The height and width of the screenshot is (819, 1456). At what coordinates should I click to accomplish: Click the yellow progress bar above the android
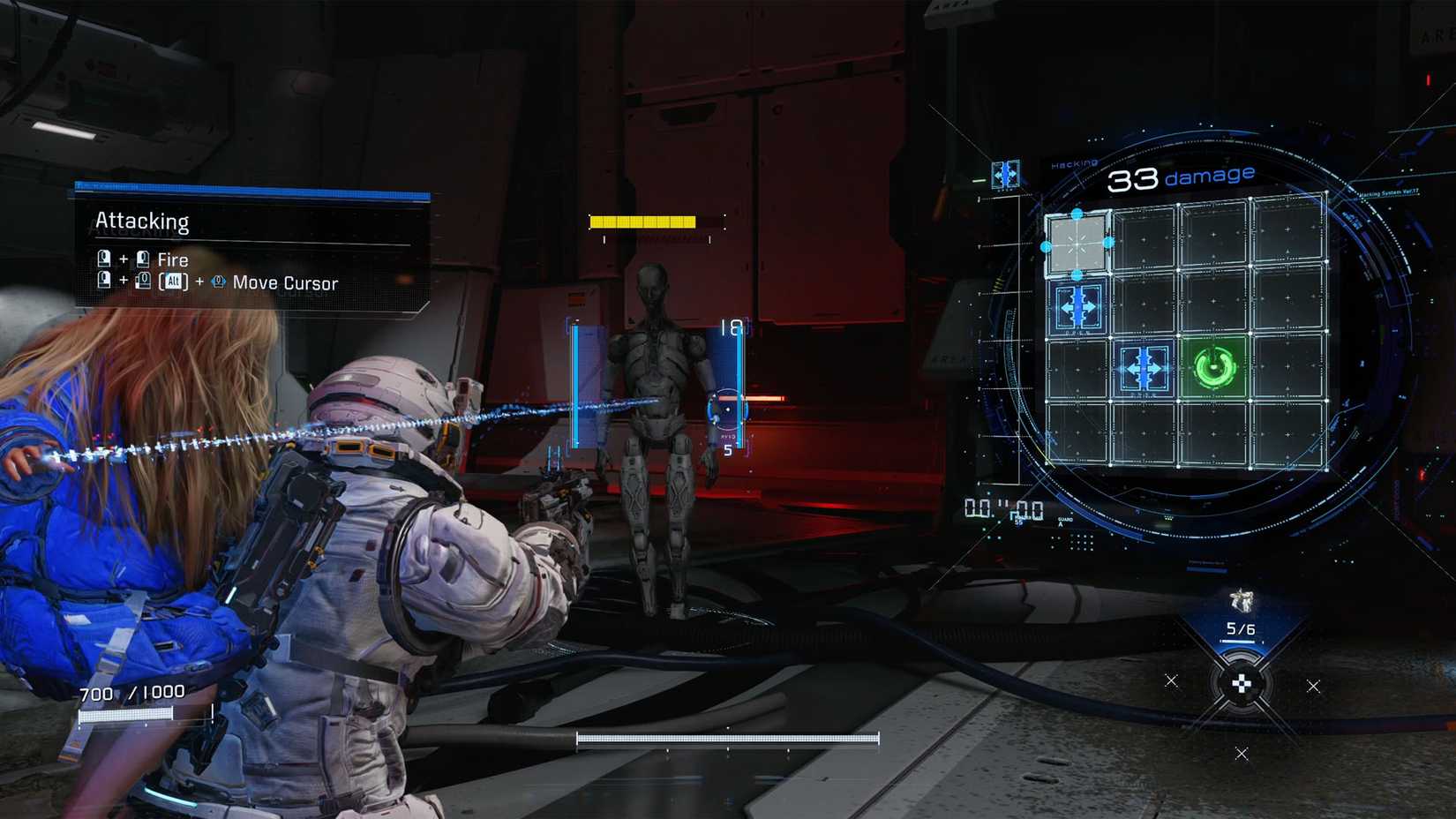click(644, 220)
